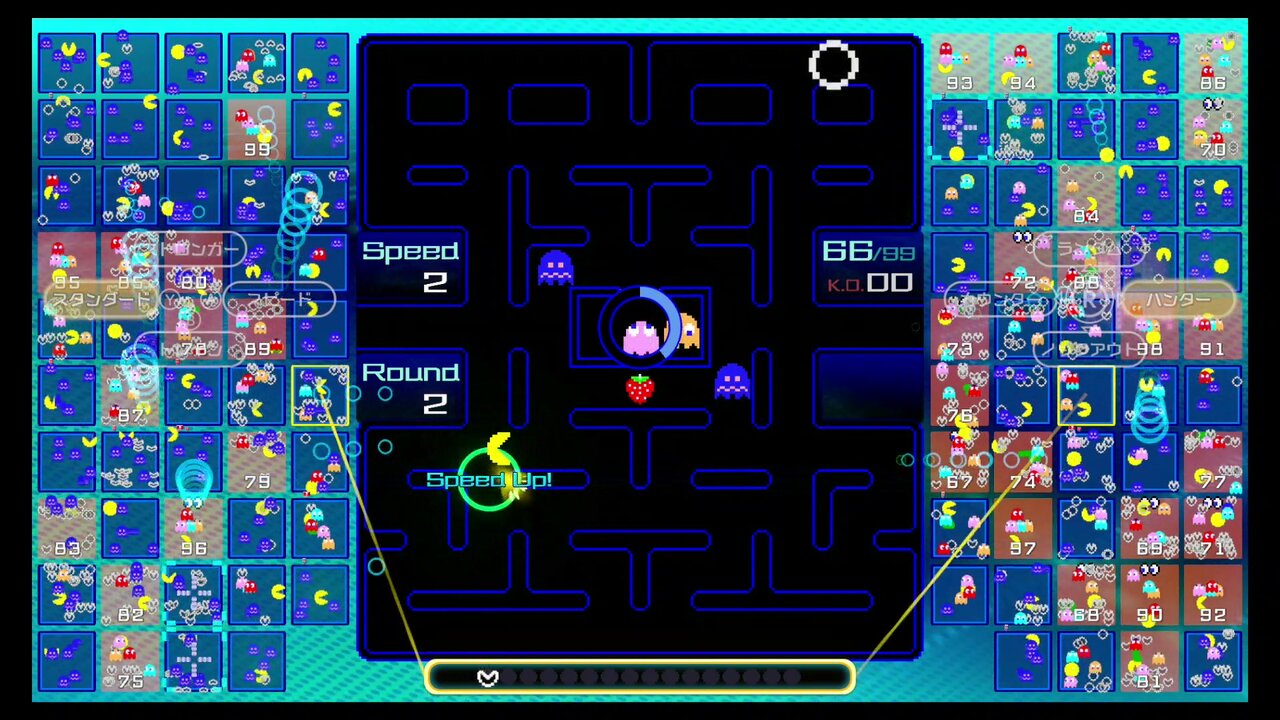This screenshot has width=1280, height=720.
Task: Click the K.O. counter in the top-right HUD
Action: 868,284
